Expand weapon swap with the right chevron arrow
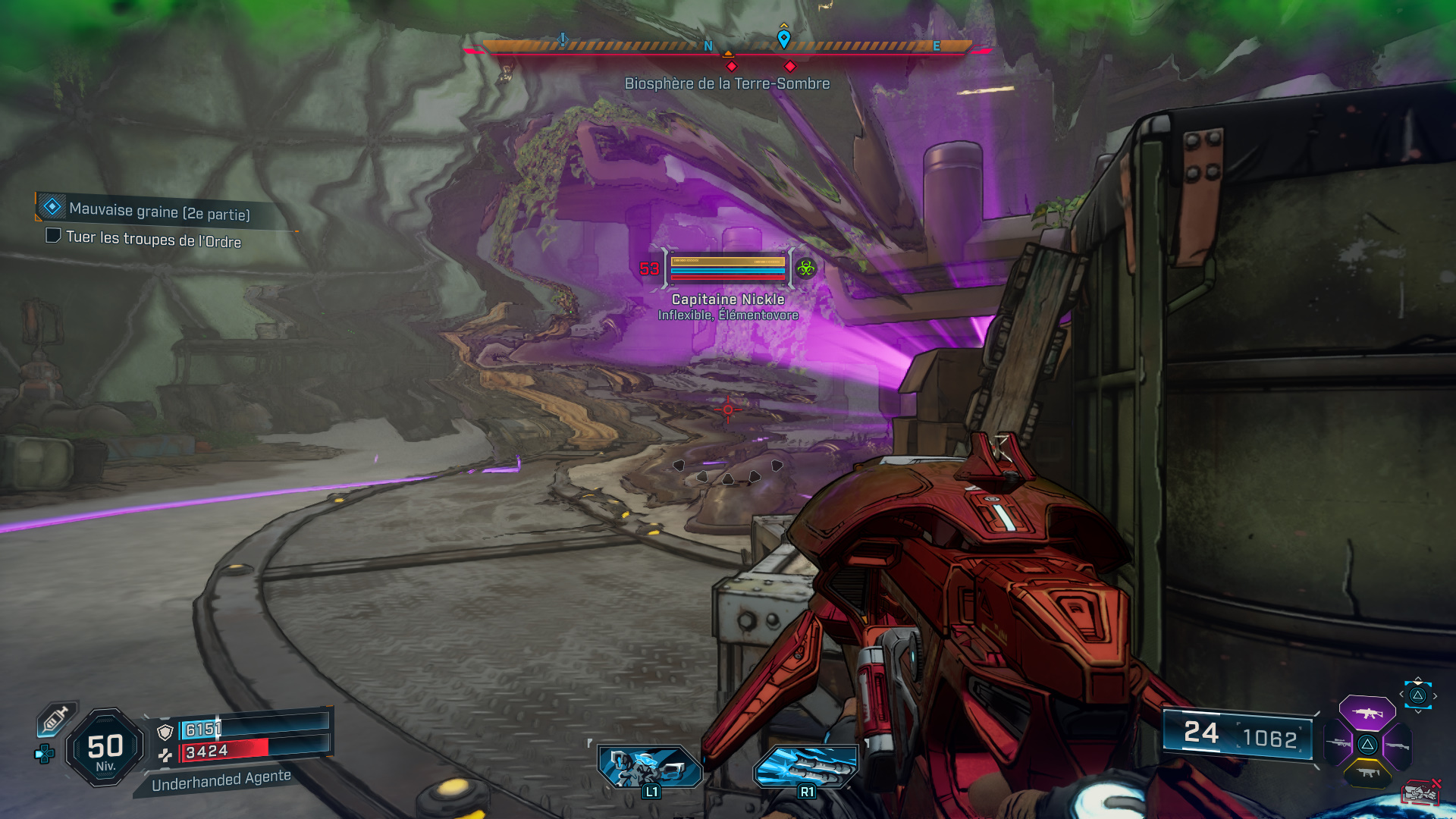Viewport: 1456px width, 819px height. pyautogui.click(x=1435, y=695)
